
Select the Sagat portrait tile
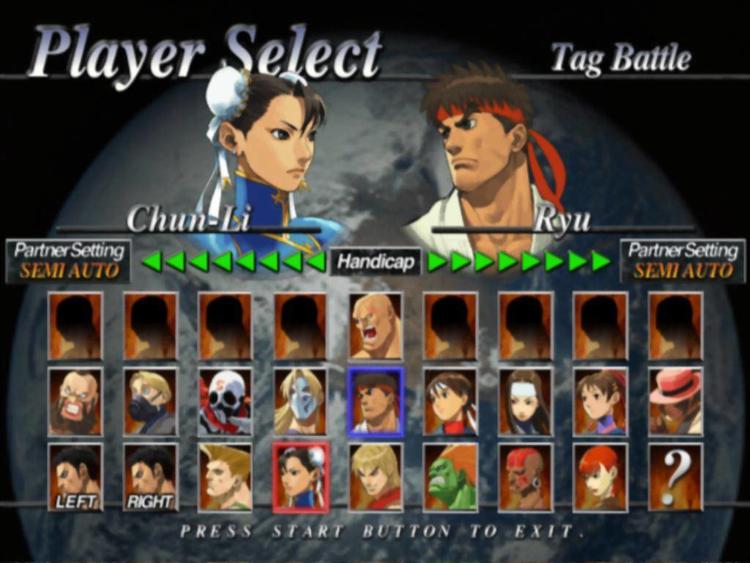coord(375,326)
